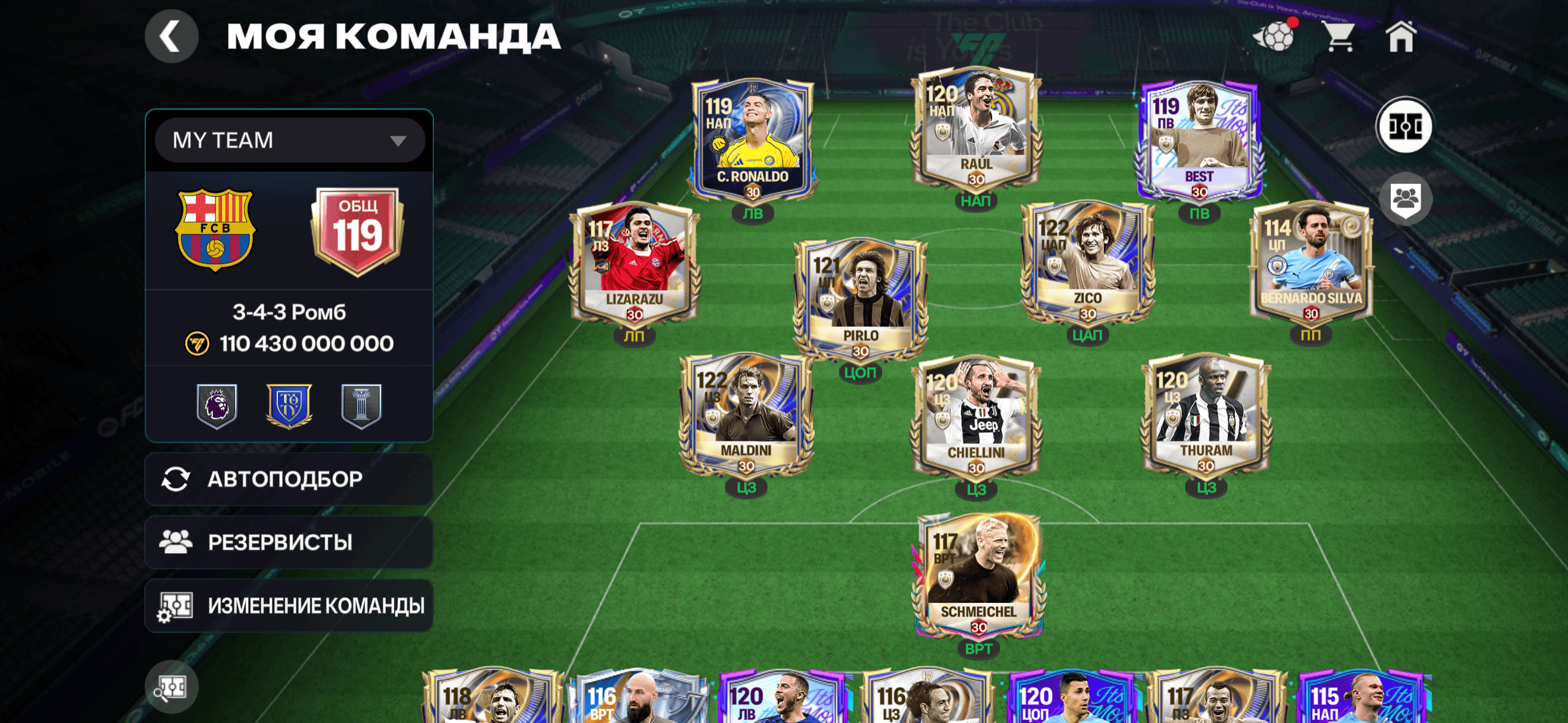
Task: Select the ИЗМЕНЕНИЕ КОМАНДЫ menu option
Action: point(288,605)
